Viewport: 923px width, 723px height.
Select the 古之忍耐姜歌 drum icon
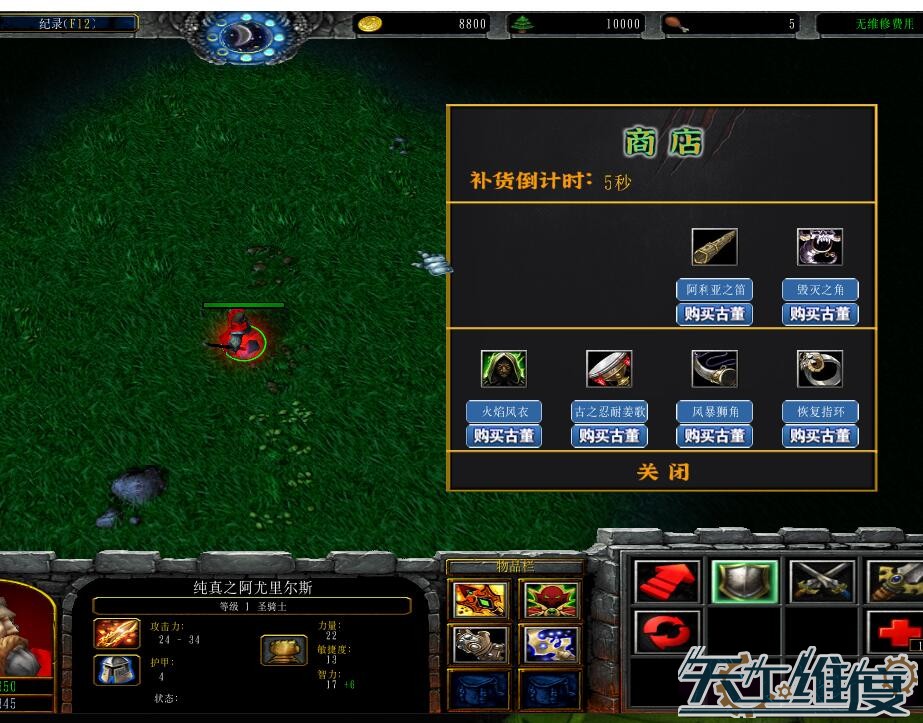(x=609, y=369)
